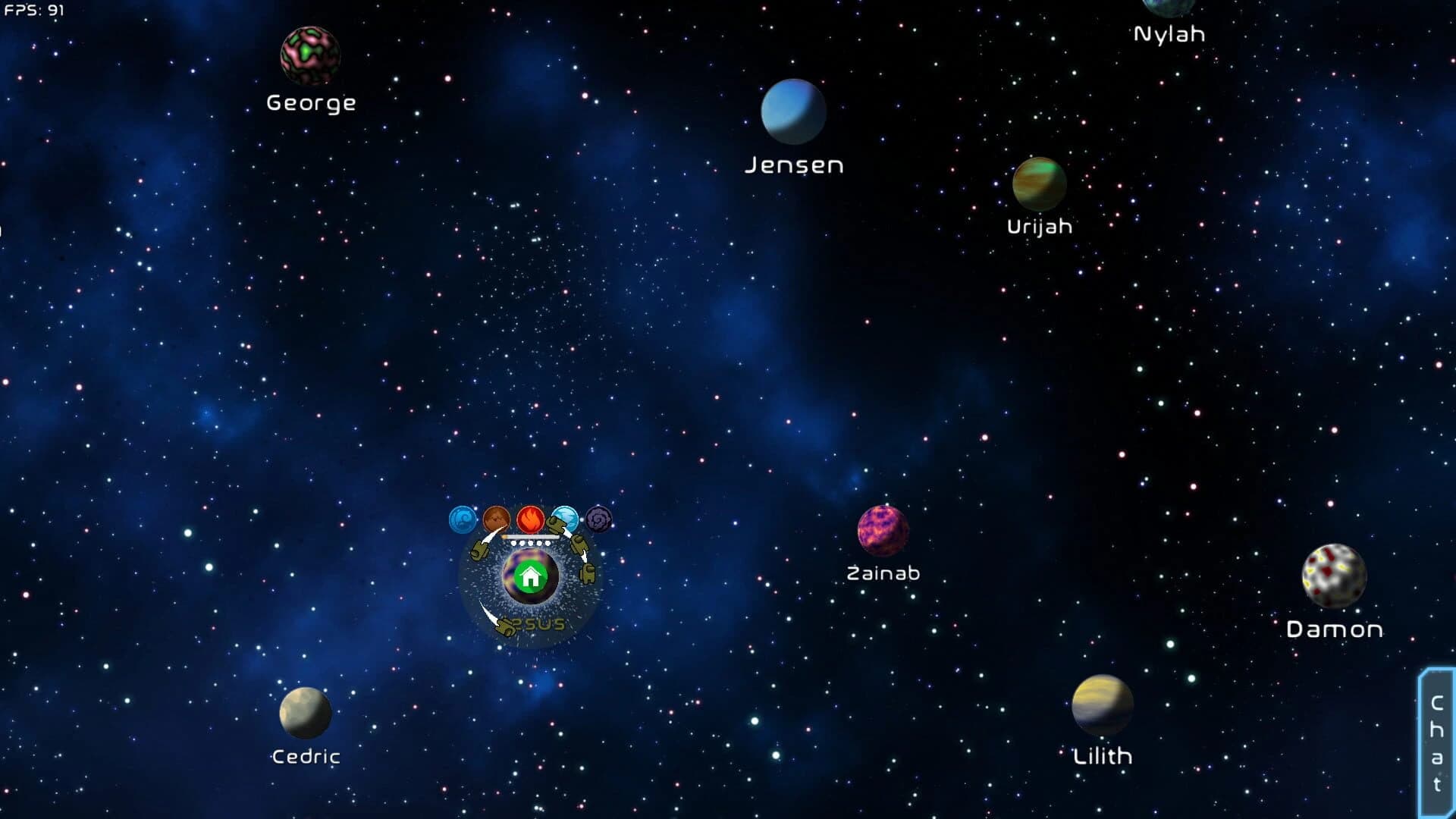Screen dimensions: 1456x819
Task: Select the soldier unit orbiting below Jesus
Action: (x=504, y=626)
